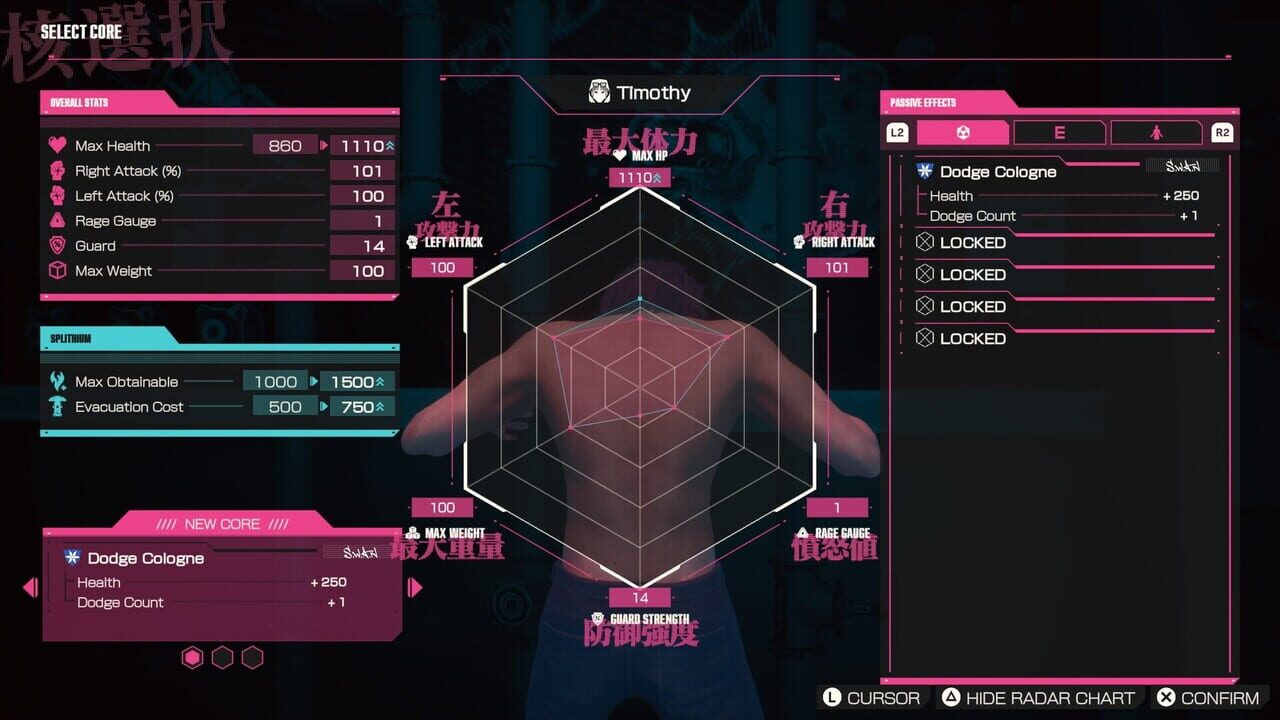This screenshot has width=1280, height=720.
Task: Click the right arrow beside New Core panel
Action: pyautogui.click(x=414, y=588)
